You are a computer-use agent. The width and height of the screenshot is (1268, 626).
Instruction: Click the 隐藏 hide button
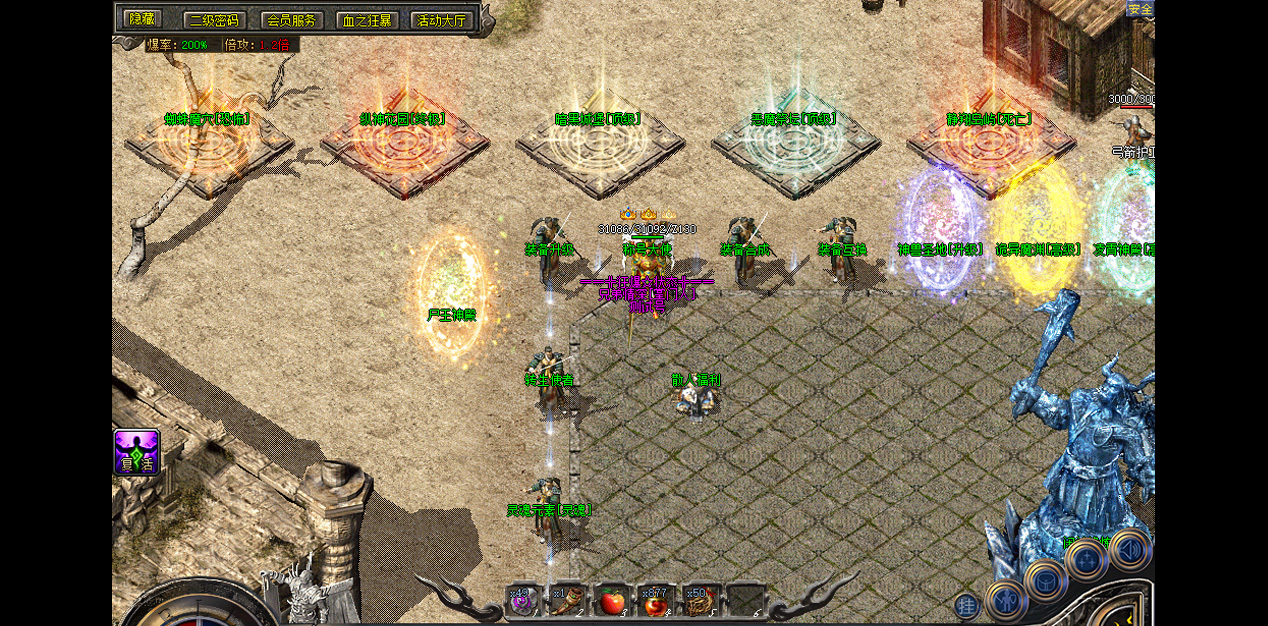pos(141,19)
